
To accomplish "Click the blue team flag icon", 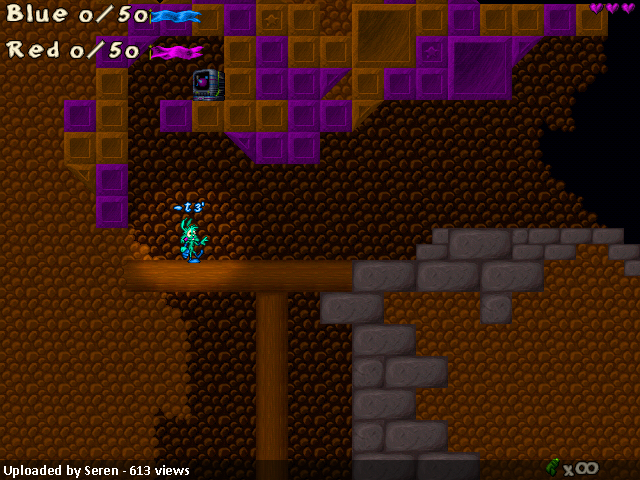I will [x=175, y=16].
